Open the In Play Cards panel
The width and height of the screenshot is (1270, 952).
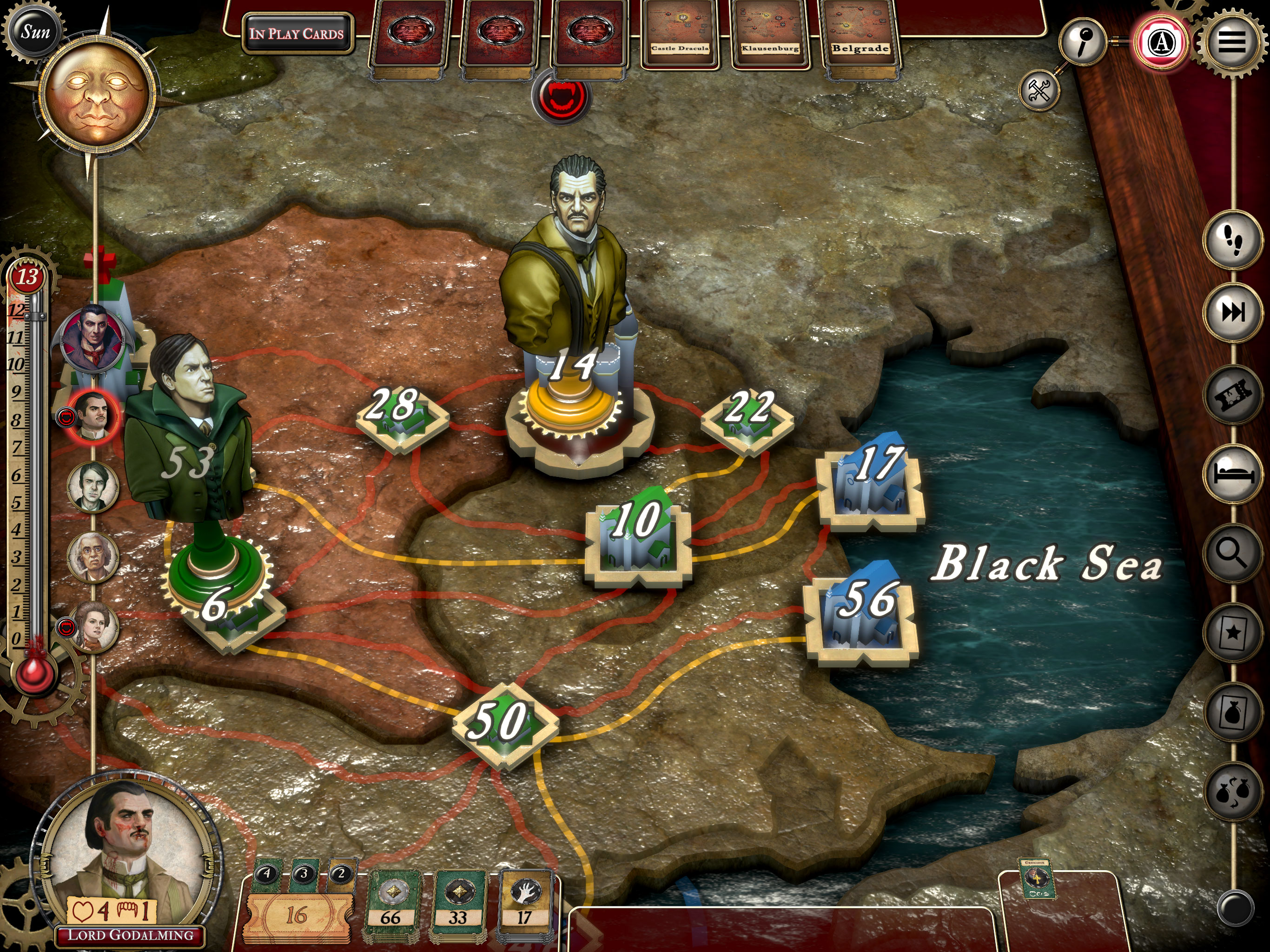297,33
